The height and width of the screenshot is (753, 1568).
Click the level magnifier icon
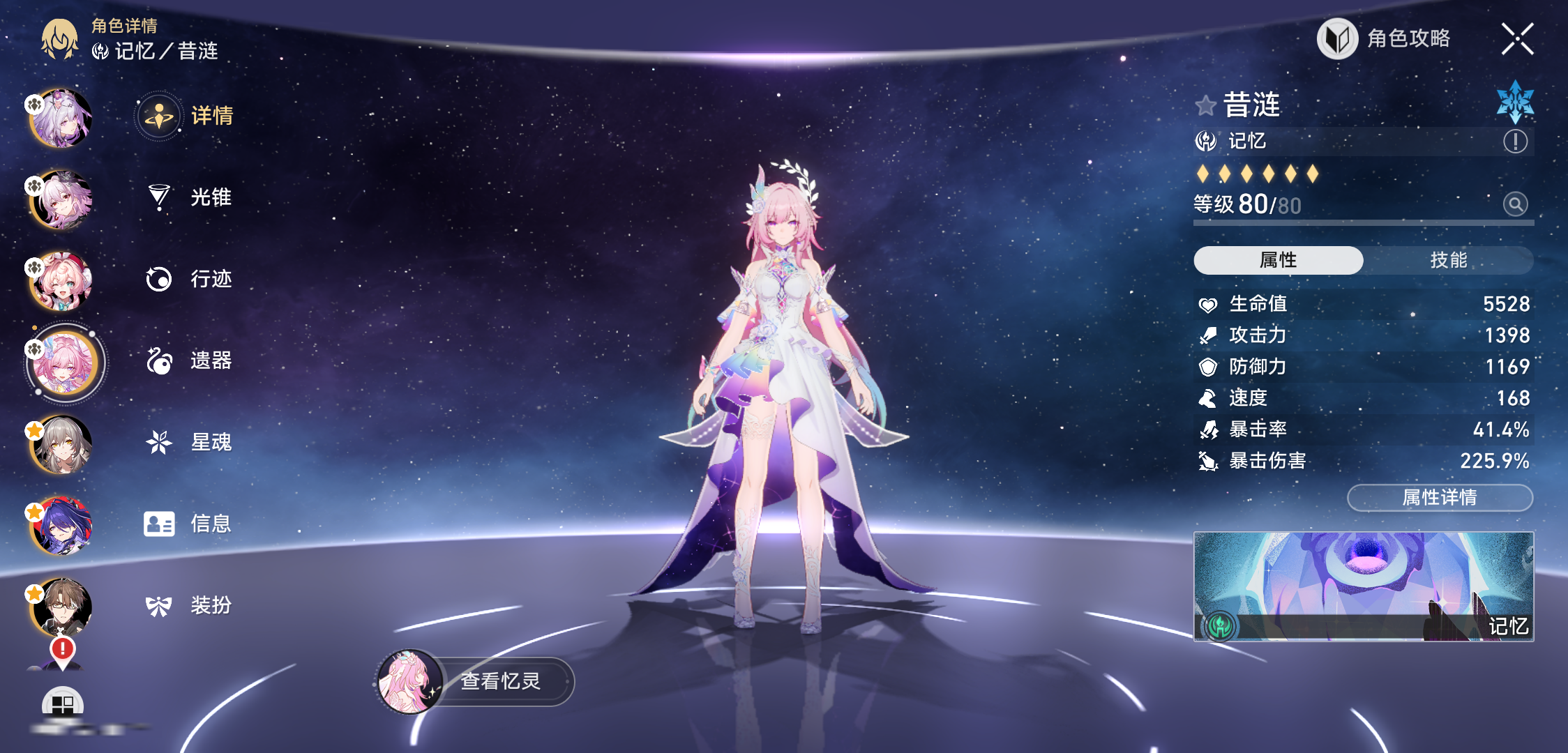click(x=1515, y=204)
